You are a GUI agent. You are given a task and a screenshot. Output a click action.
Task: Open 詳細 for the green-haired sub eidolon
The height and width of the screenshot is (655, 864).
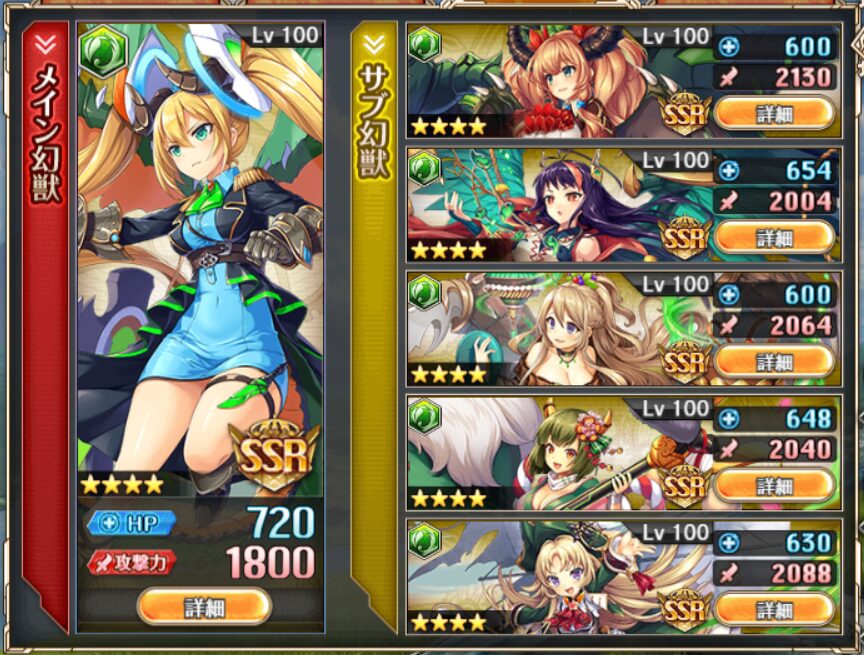(x=775, y=485)
